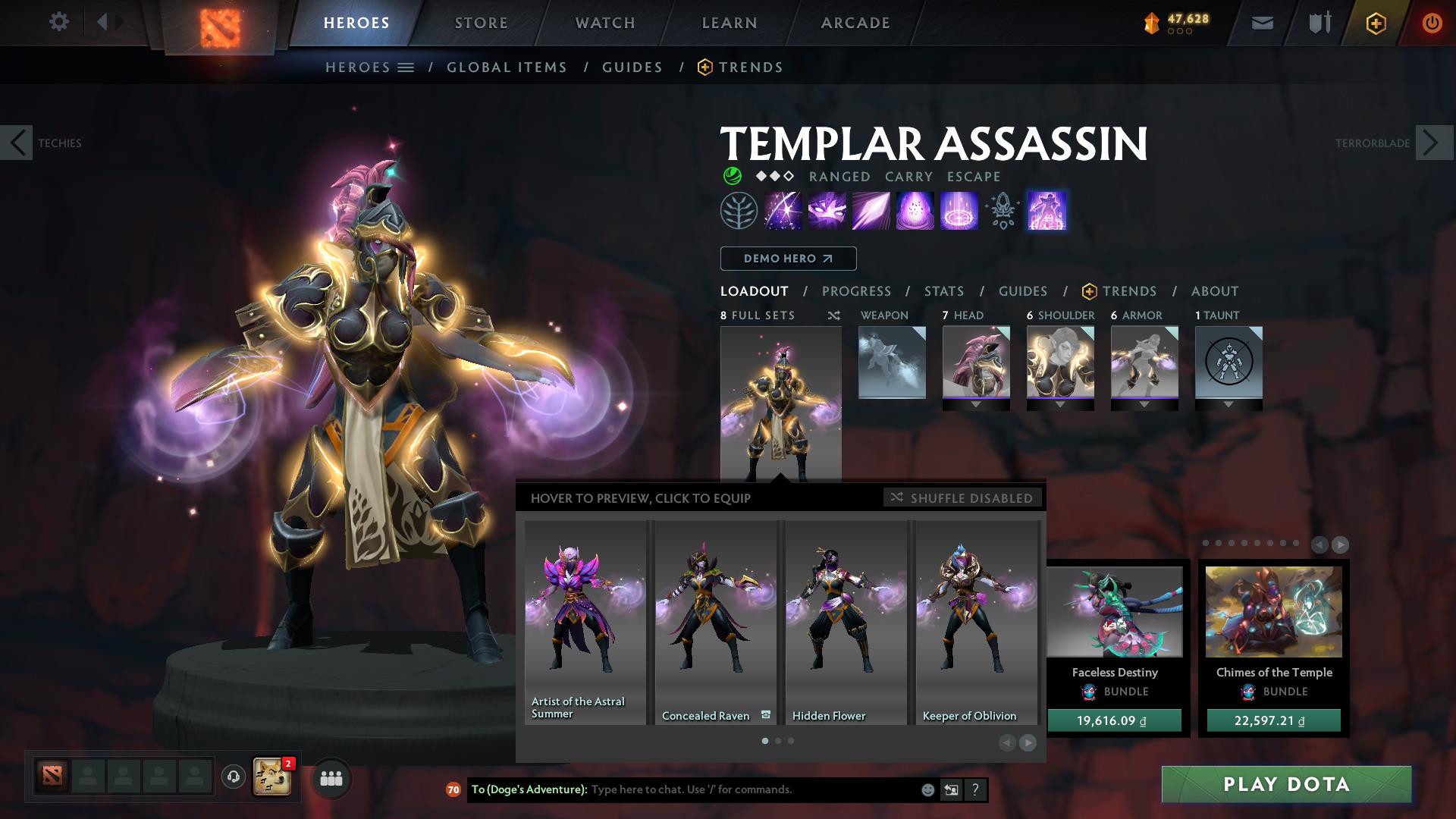Select the Refraction ability icon
The height and width of the screenshot is (819, 1456).
(x=783, y=211)
